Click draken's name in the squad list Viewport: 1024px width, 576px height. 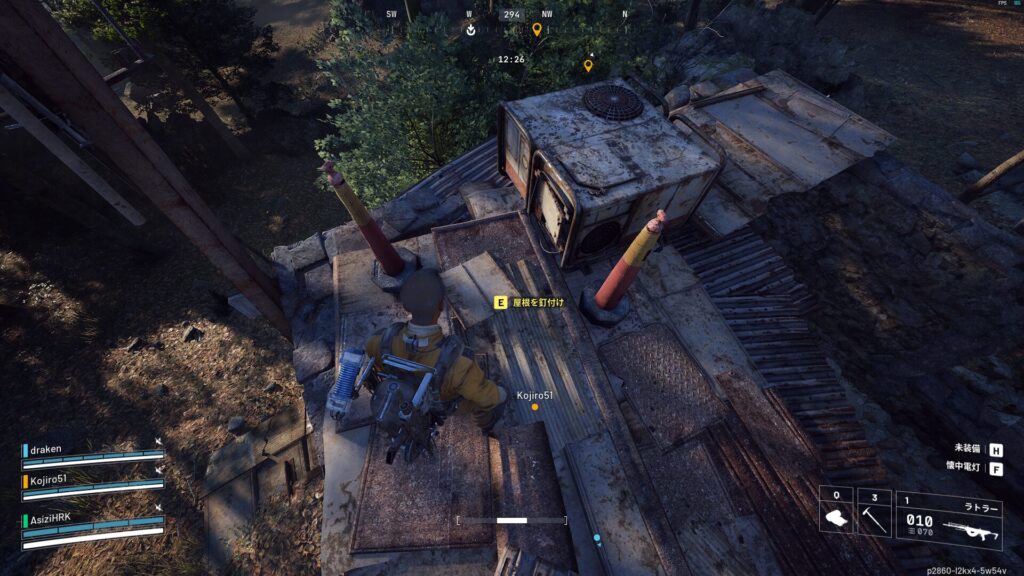click(47, 450)
